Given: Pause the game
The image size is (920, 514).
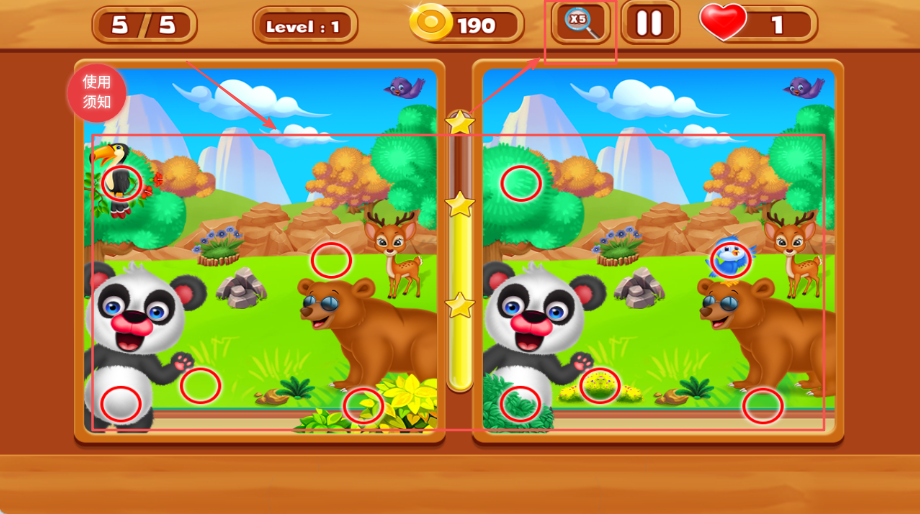Looking at the screenshot, I should tap(649, 23).
